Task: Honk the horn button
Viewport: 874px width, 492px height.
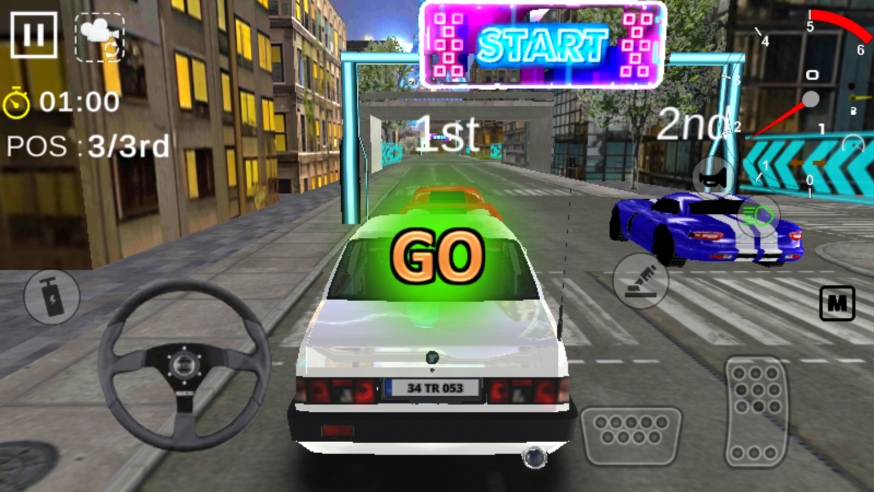Action: (x=714, y=179)
